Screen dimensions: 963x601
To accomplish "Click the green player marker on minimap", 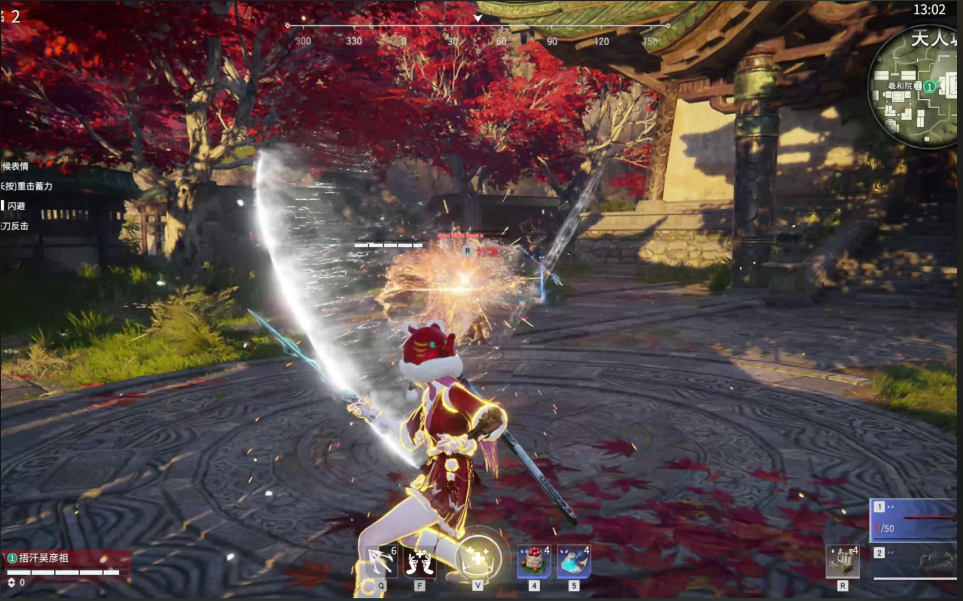I will coord(929,87).
